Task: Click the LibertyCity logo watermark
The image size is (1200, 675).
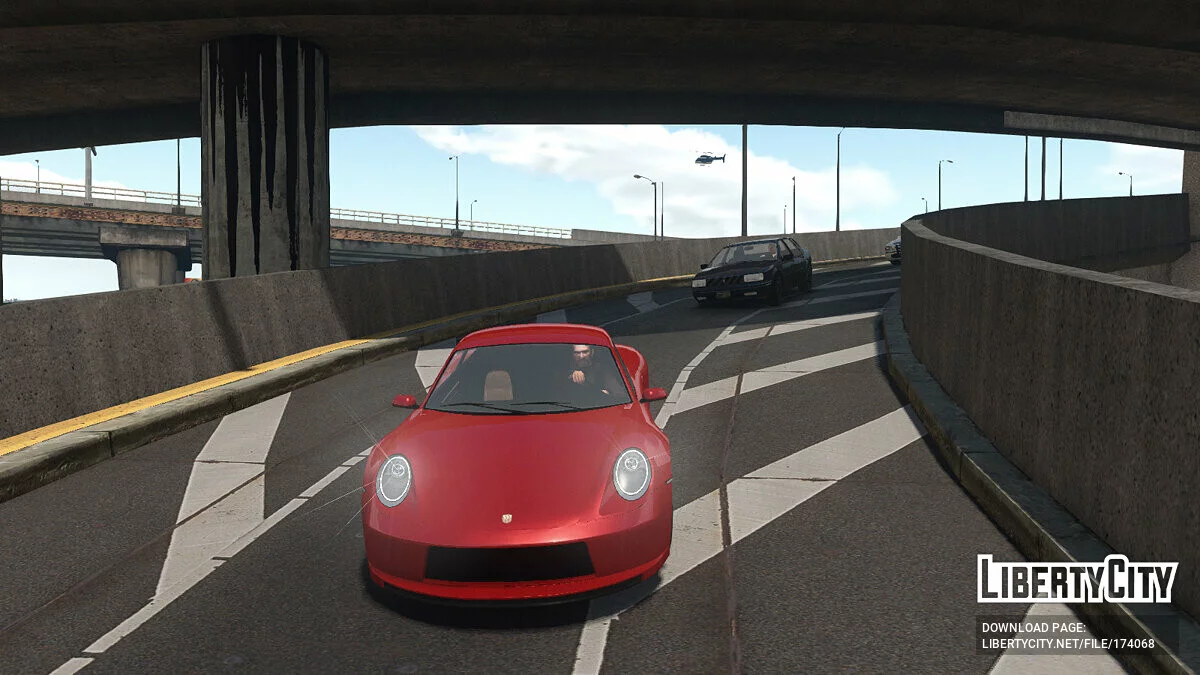Action: 1077,579
